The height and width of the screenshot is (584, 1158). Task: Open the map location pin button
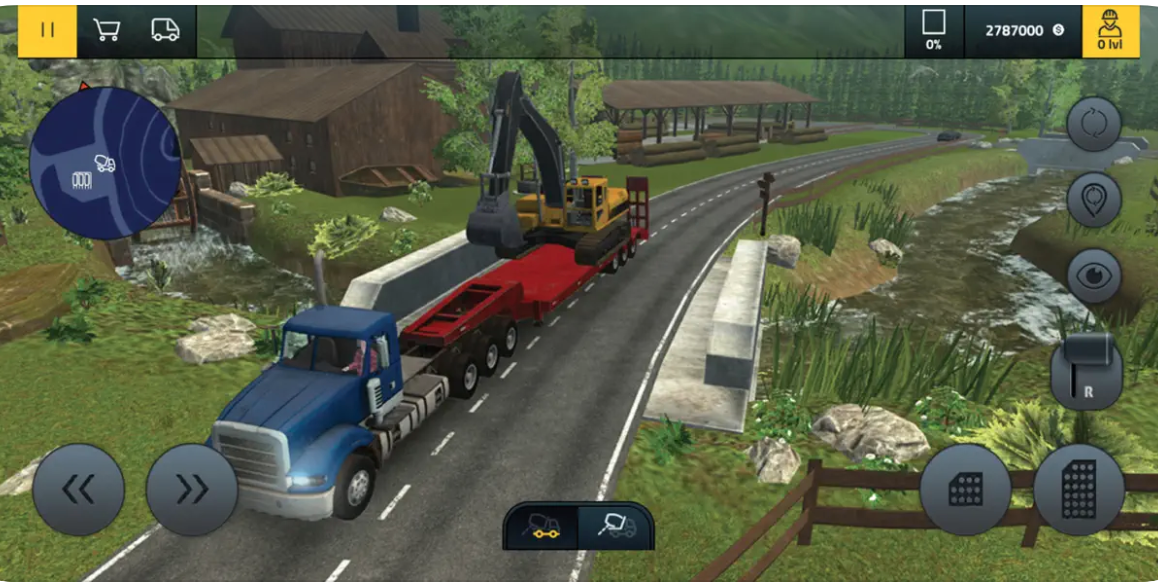(x=1094, y=199)
